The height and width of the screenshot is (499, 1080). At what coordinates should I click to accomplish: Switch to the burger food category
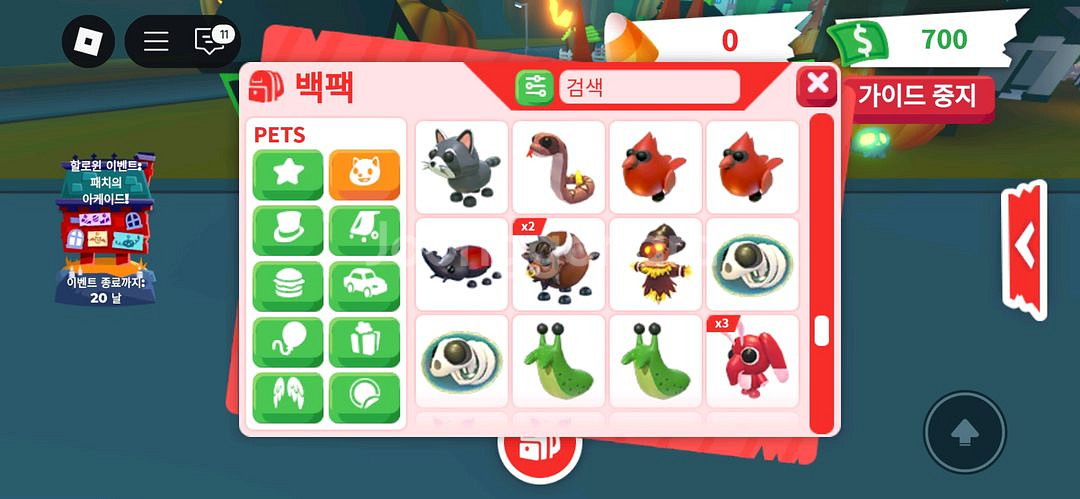288,287
